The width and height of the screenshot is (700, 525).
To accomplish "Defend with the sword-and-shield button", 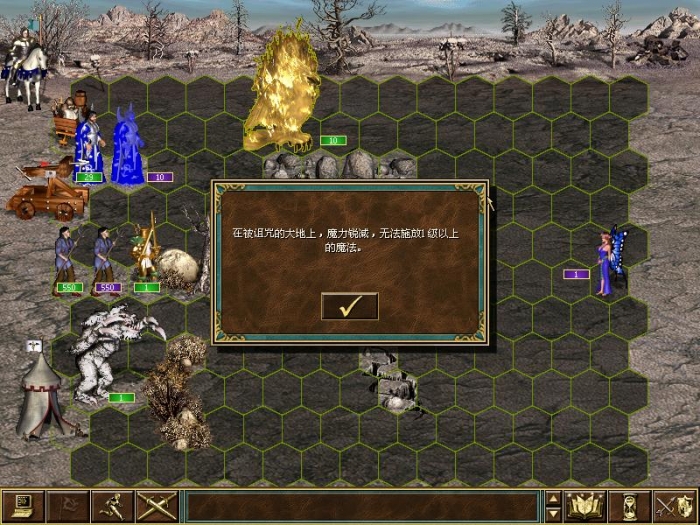I will (675, 507).
